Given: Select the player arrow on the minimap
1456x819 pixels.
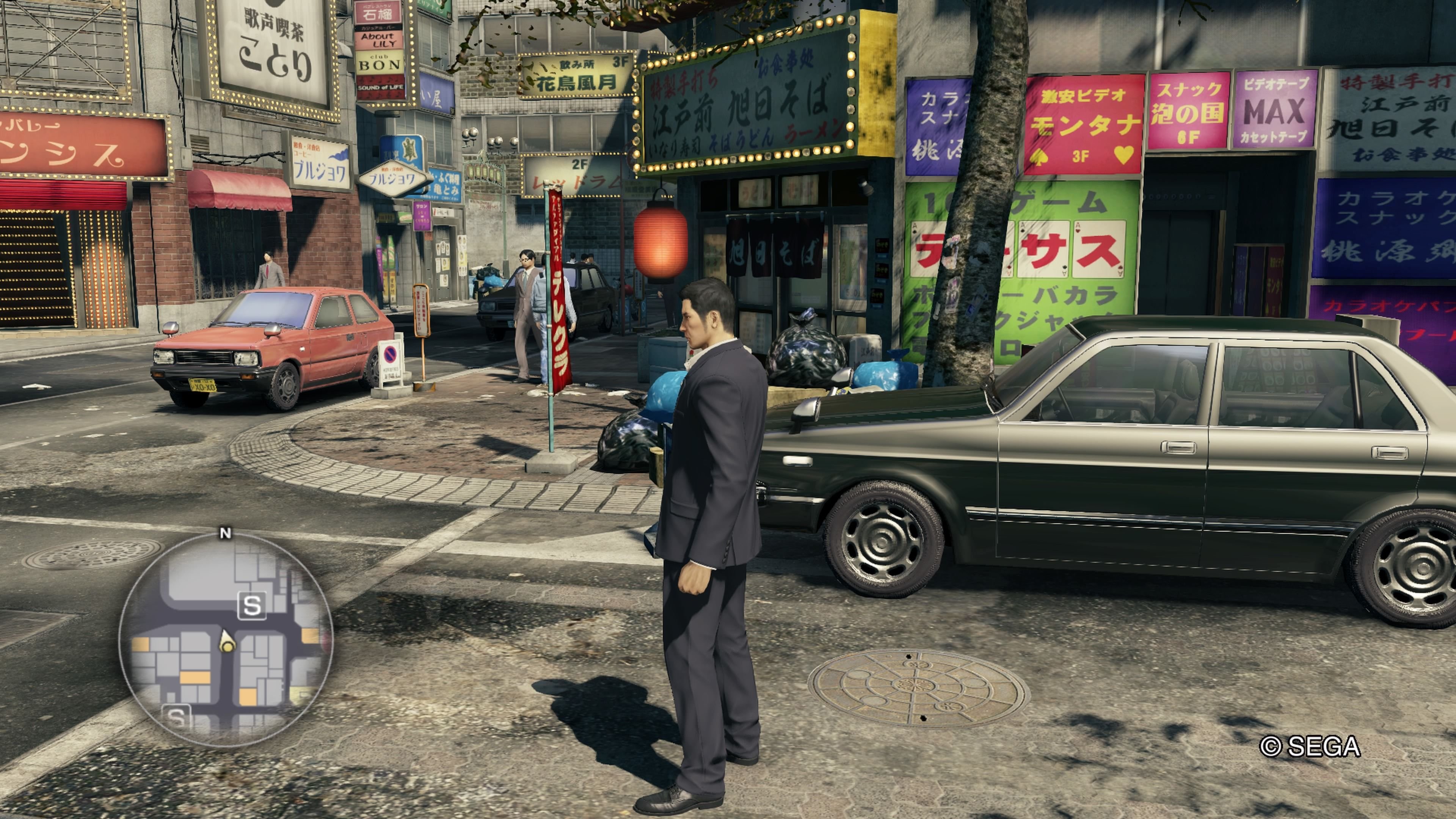Looking at the screenshot, I should (227, 642).
